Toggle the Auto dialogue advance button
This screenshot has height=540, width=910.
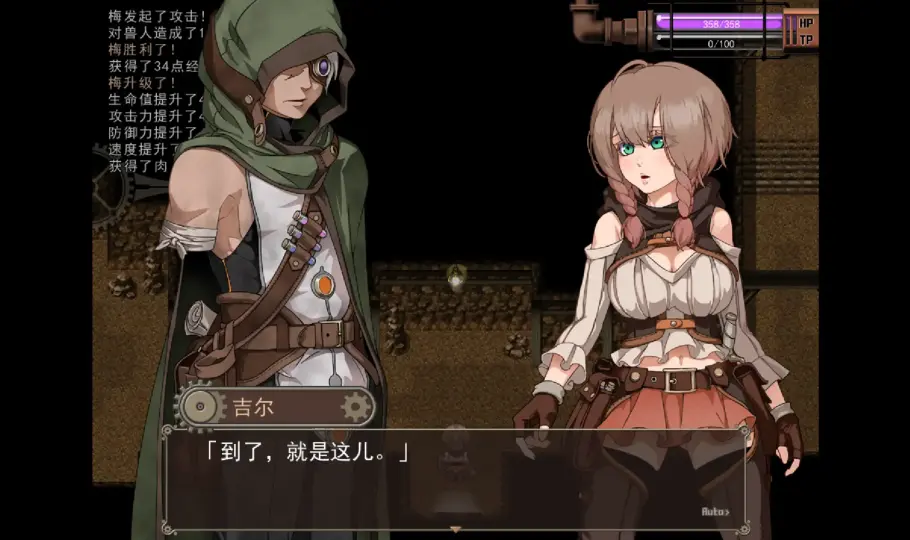(715, 512)
